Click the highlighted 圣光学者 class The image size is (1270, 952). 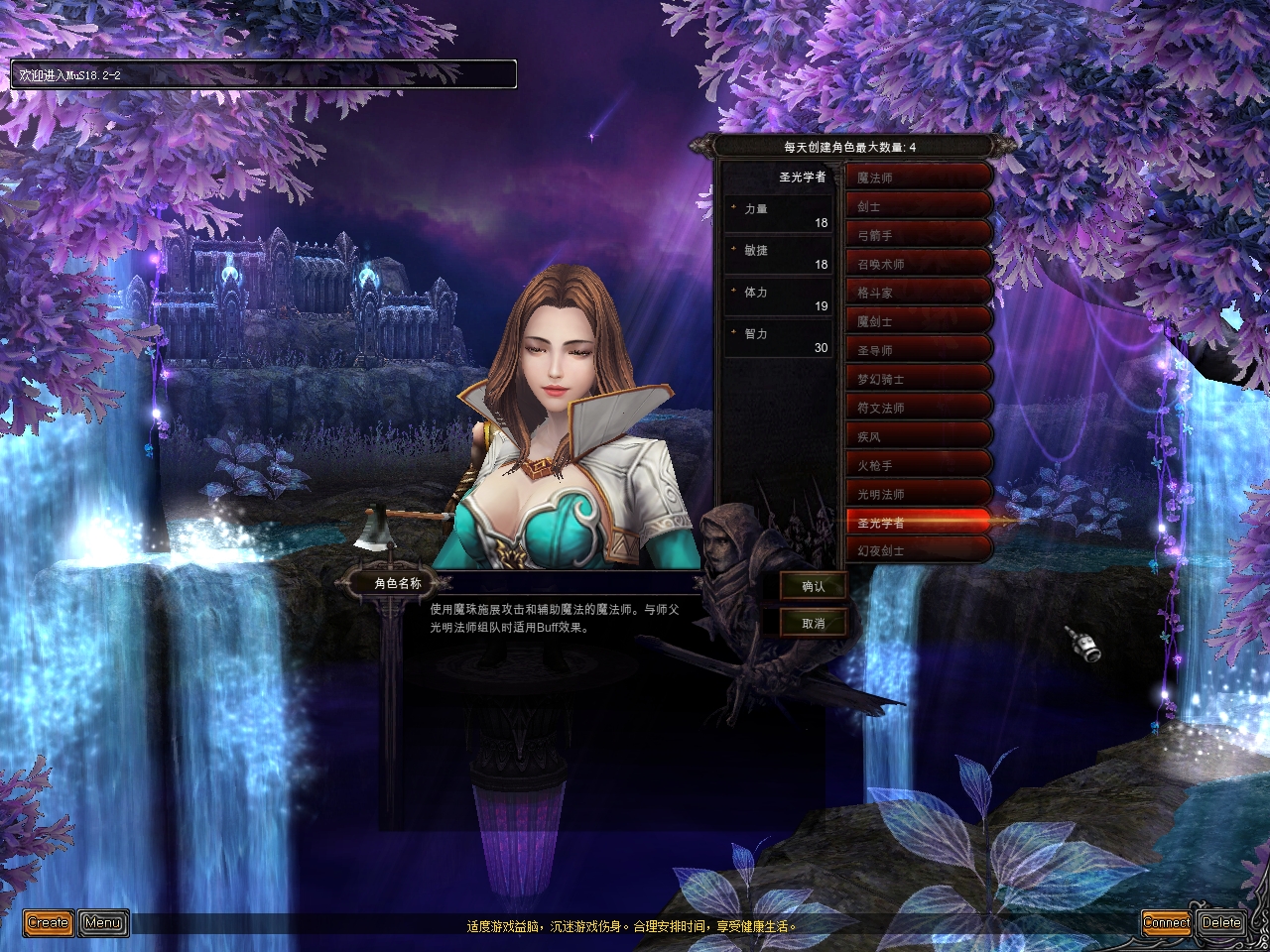pos(919,522)
